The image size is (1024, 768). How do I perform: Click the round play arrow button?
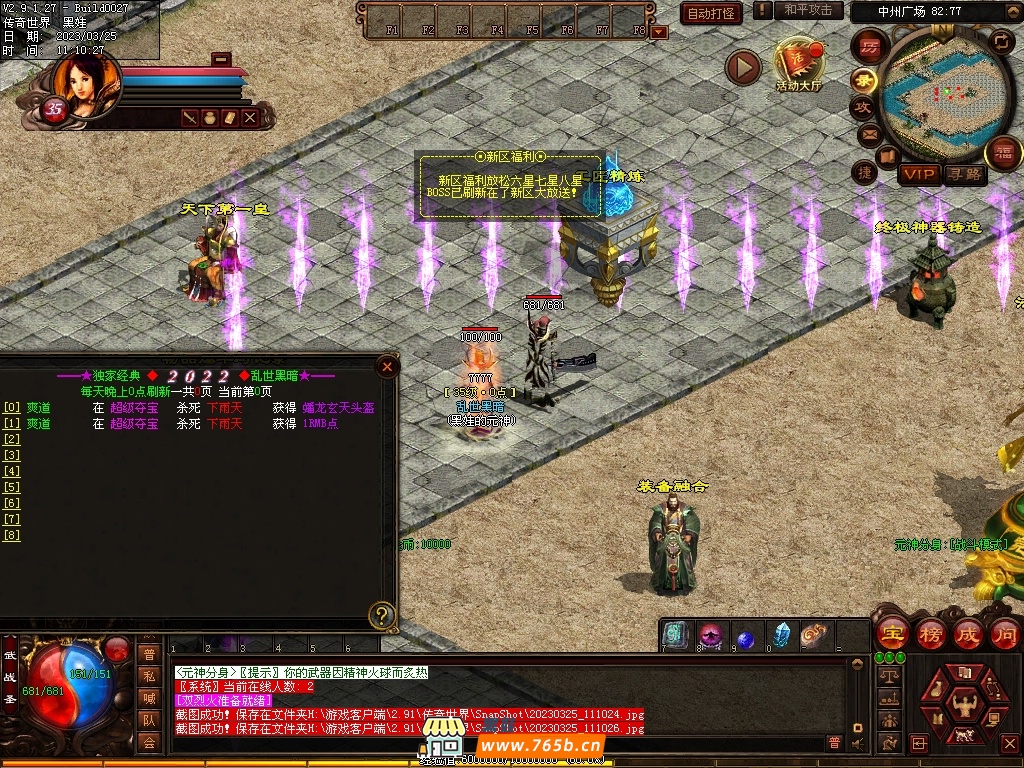click(743, 67)
